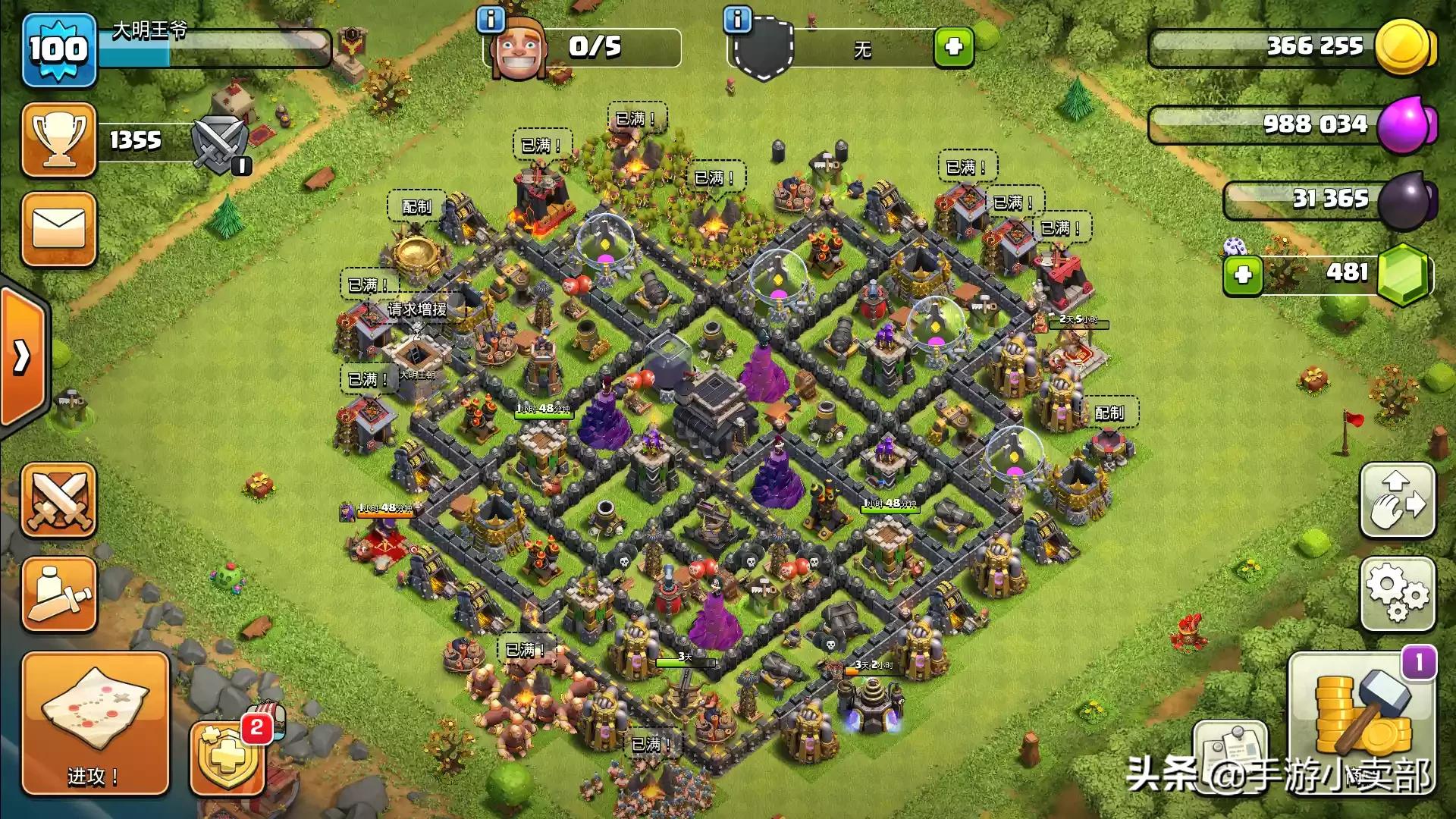Show shield info via the i icon
Screen dimensions: 1456x819
(737, 20)
